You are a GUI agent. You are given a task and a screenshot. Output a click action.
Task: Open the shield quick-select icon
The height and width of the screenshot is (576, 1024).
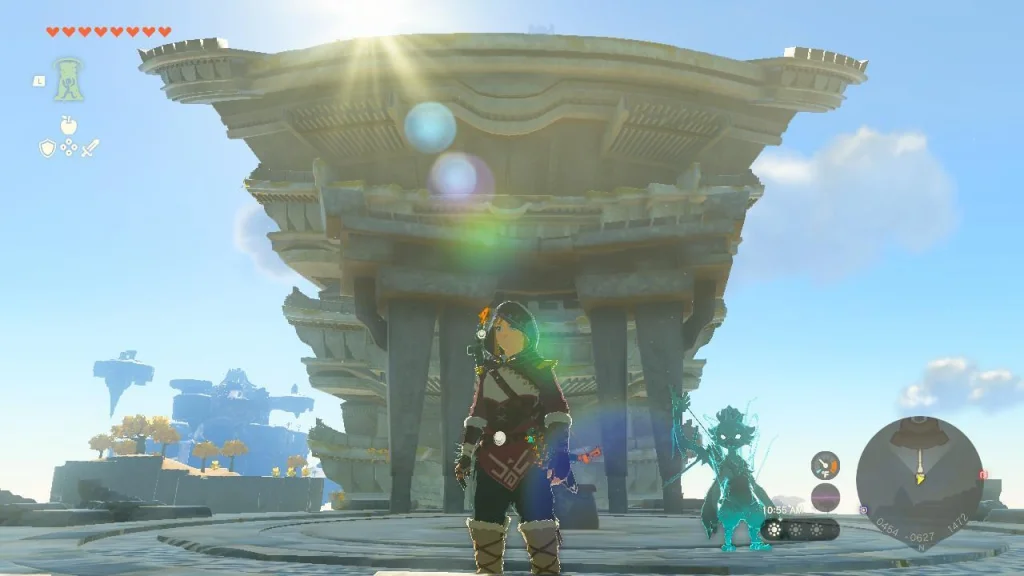(46, 148)
